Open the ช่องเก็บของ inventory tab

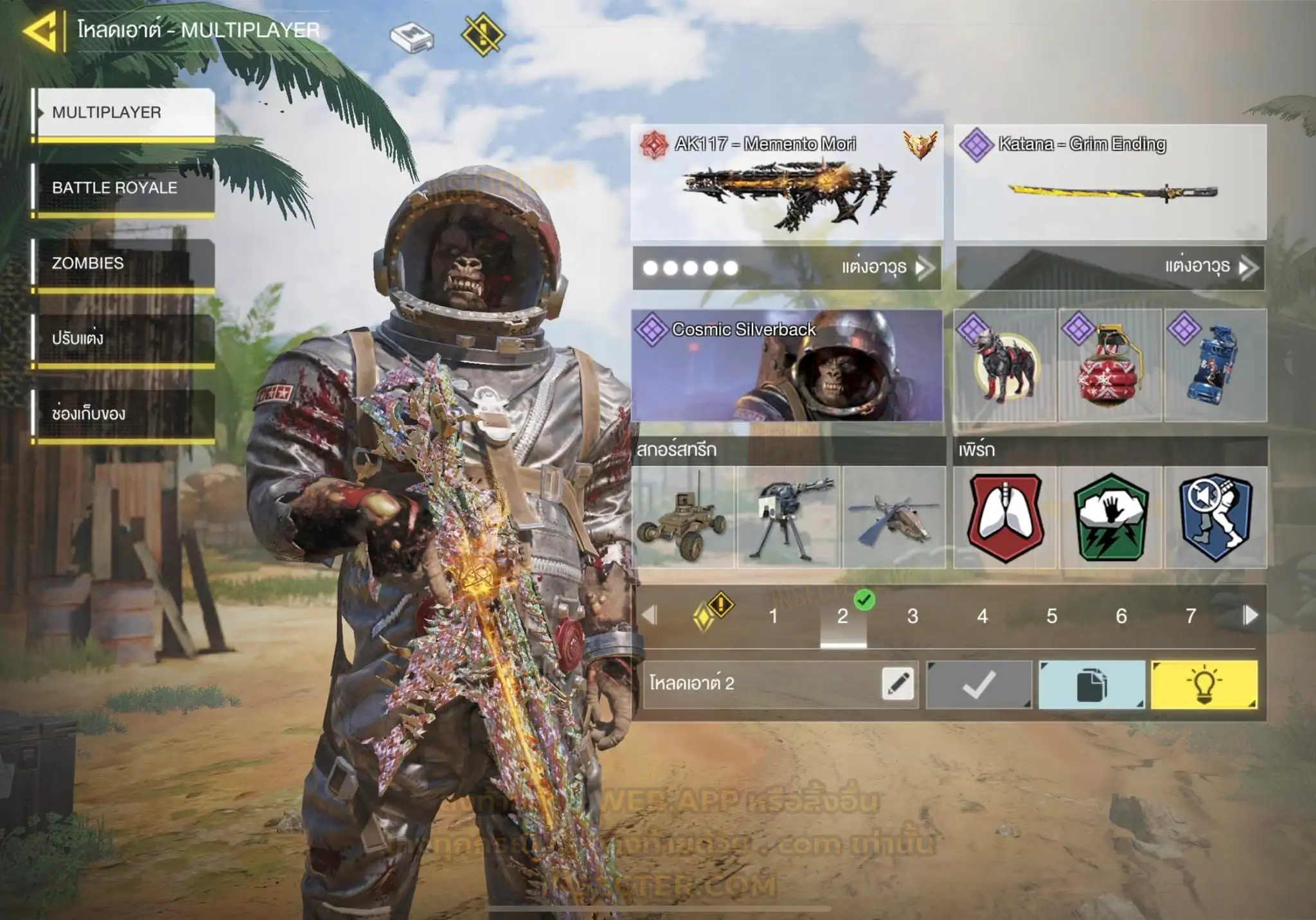click(123, 414)
